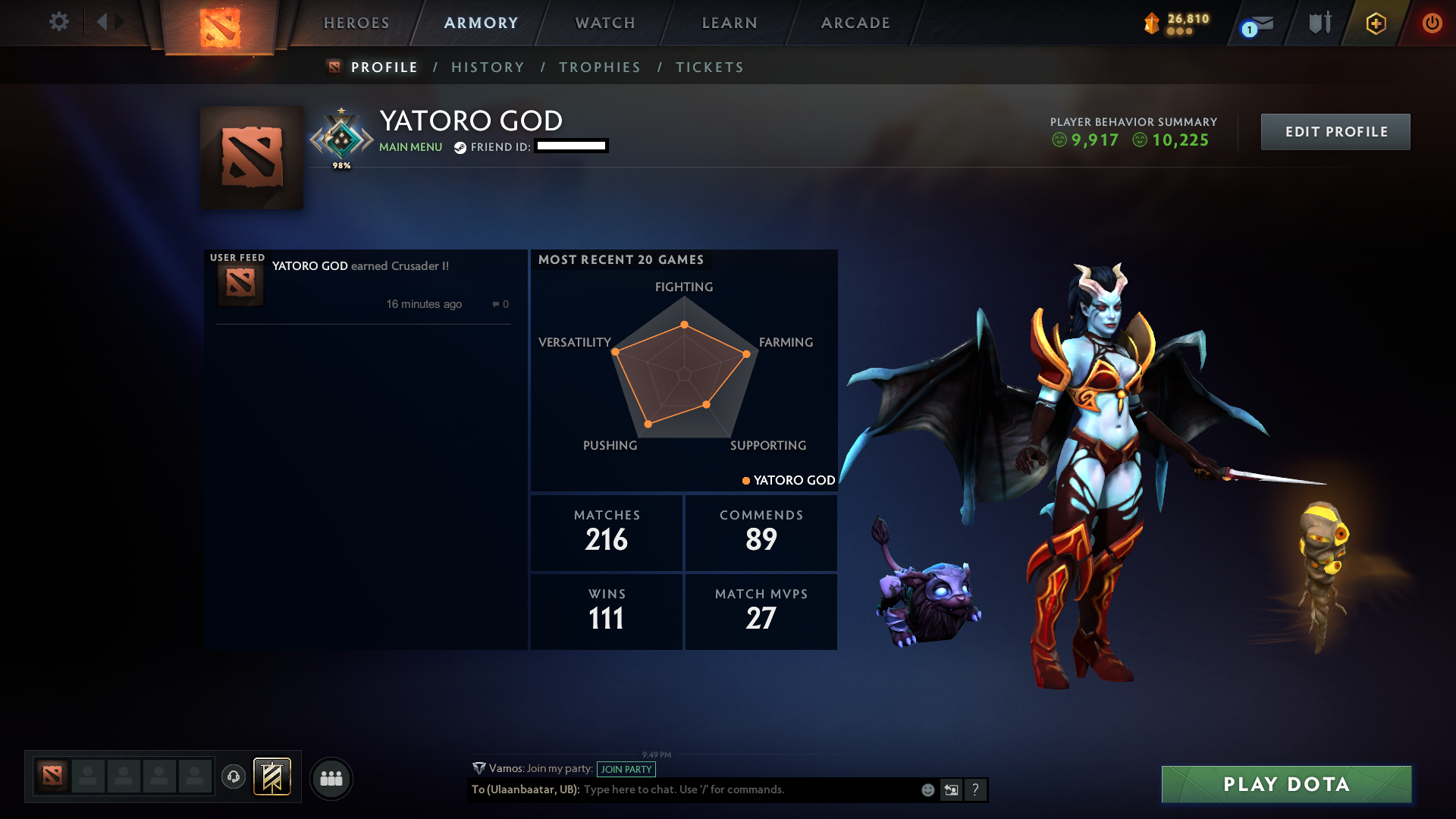
Task: Open the Arcade tab
Action: (x=855, y=23)
